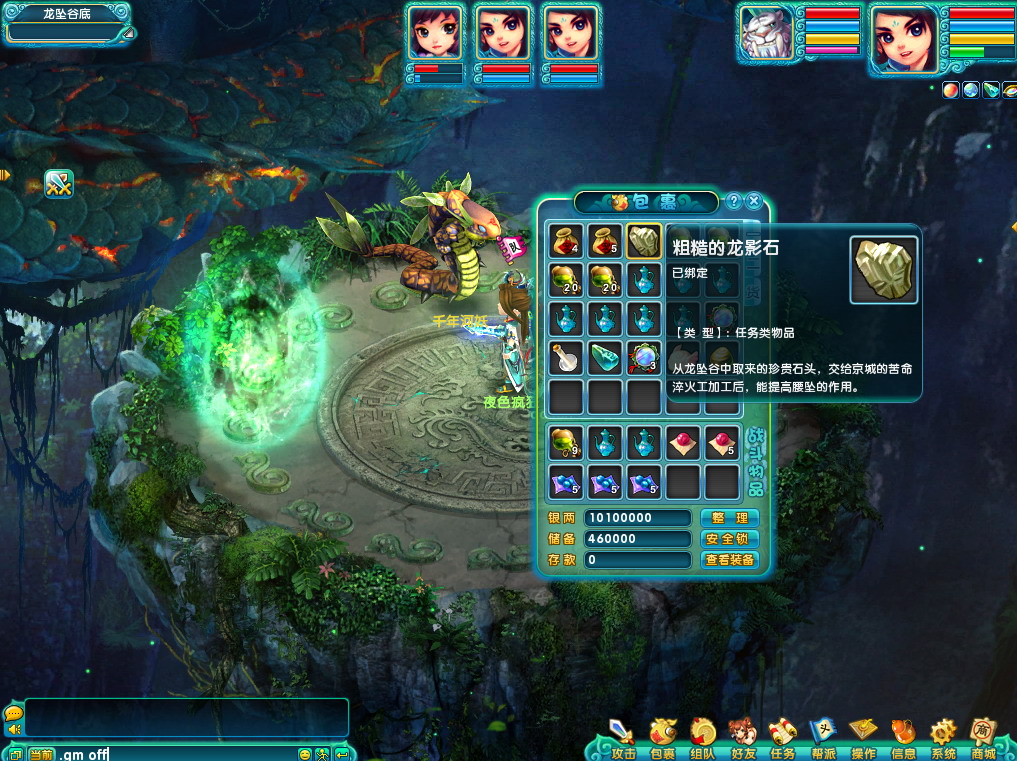Select the white tiger pet portrait
Screen dimensions: 1017x761
pos(766,34)
